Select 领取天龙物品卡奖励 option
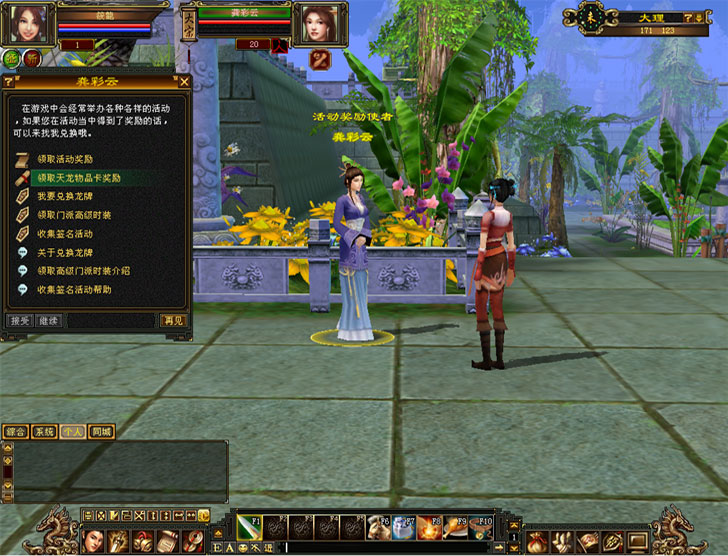Image resolution: width=728 pixels, height=556 pixels. 78,178
